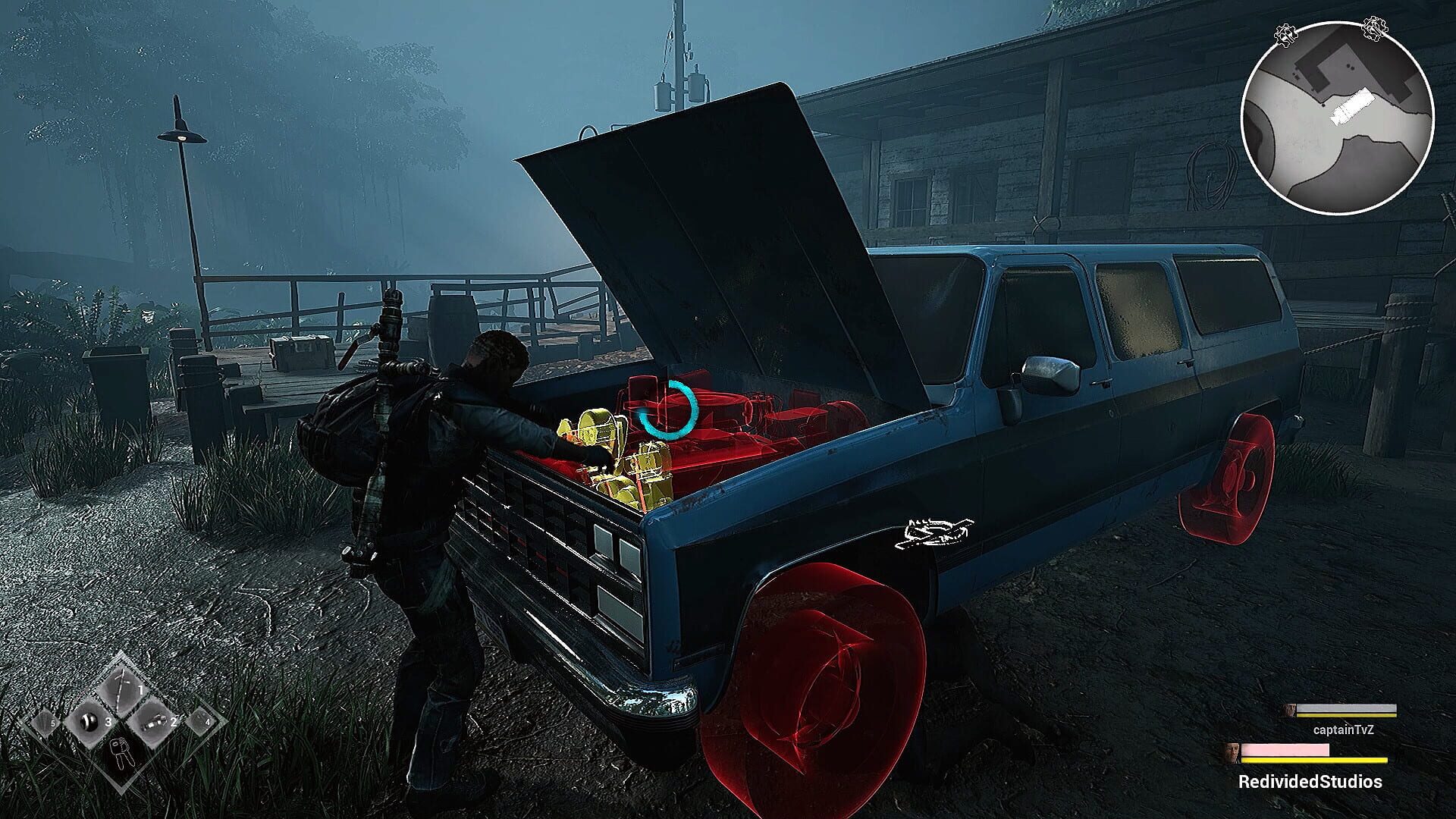Image resolution: width=1456 pixels, height=819 pixels.
Task: Click the RedividedStudios name text
Action: click(1310, 781)
